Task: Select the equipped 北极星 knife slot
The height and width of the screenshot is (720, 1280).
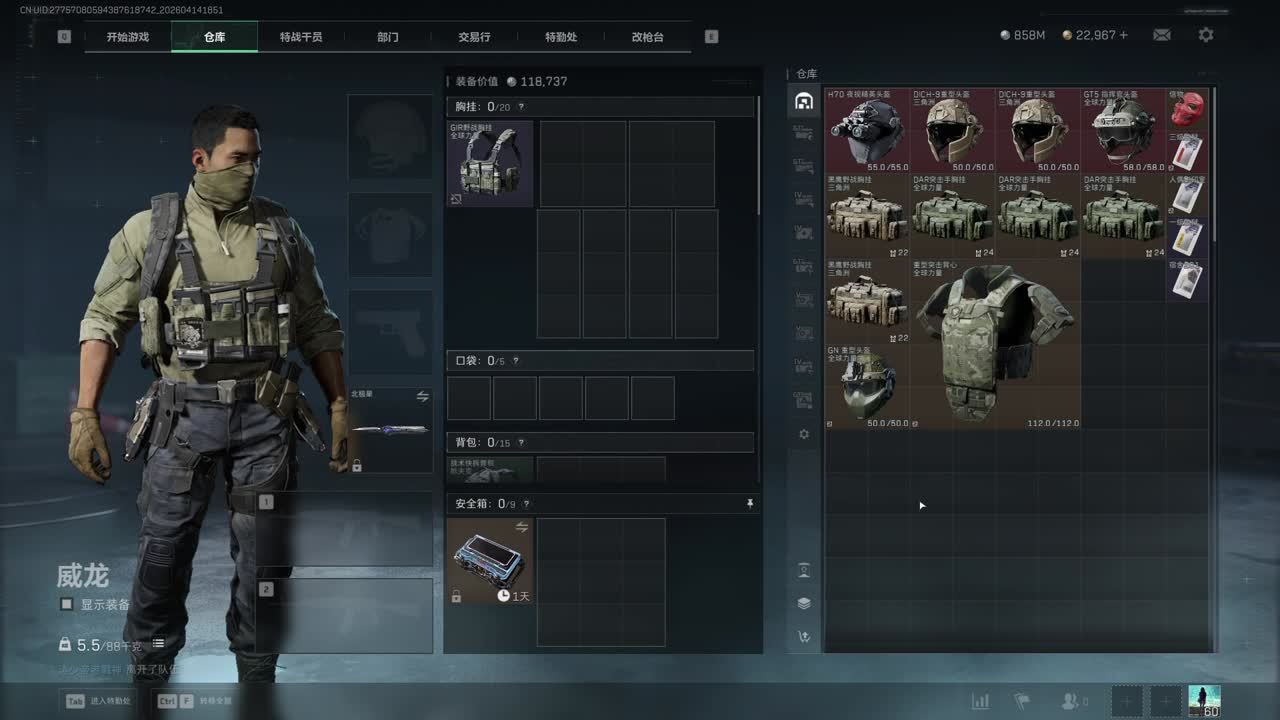Action: 390,431
